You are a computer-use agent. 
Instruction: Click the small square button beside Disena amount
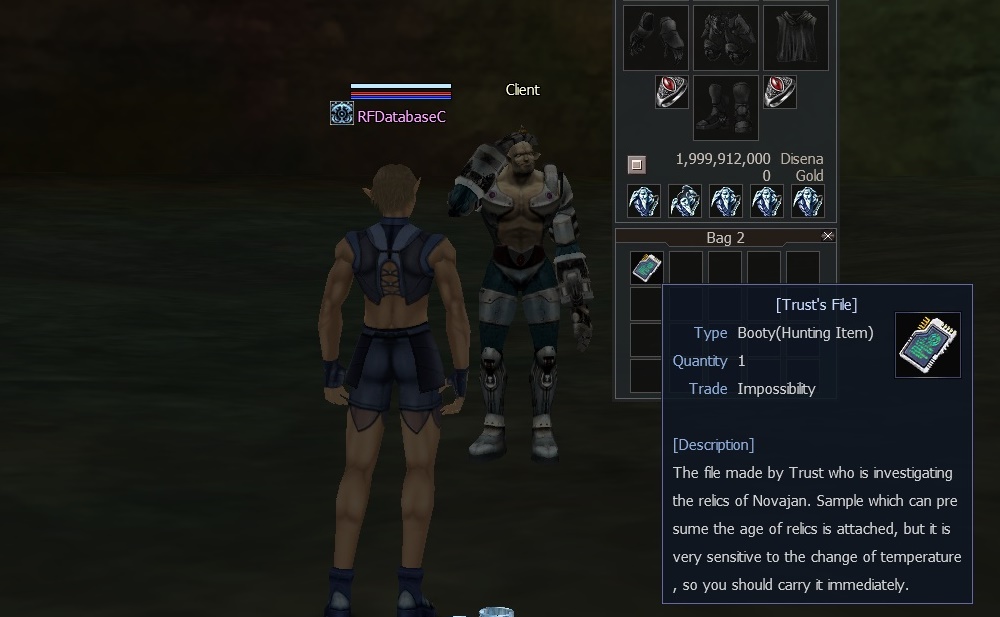637,164
